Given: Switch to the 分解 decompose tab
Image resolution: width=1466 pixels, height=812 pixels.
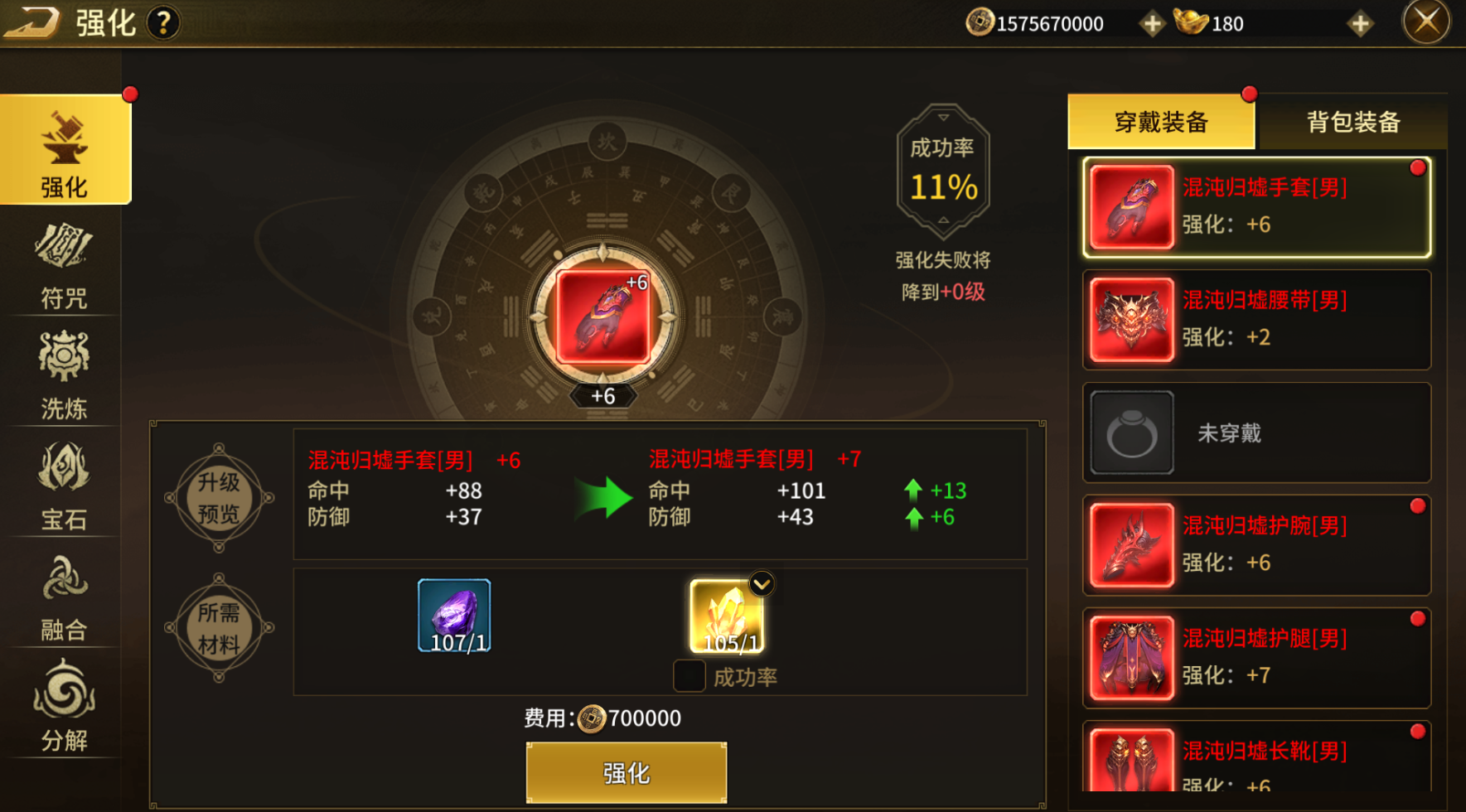Looking at the screenshot, I should point(64,707).
